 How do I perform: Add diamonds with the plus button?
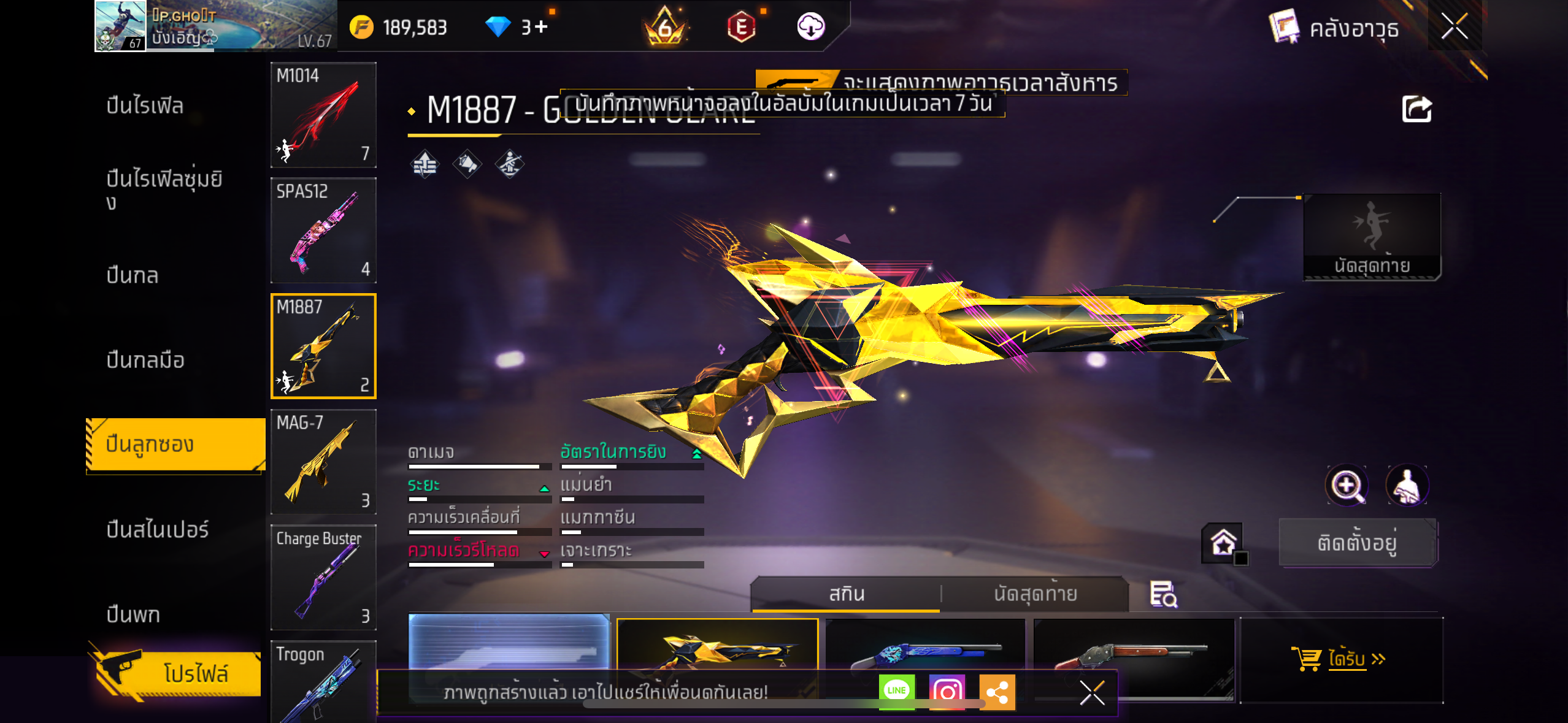pos(541,27)
